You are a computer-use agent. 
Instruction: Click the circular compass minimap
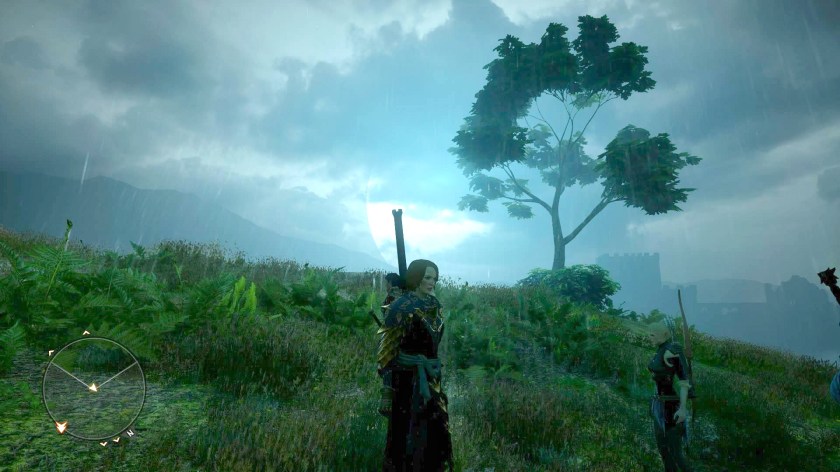pos(94,388)
